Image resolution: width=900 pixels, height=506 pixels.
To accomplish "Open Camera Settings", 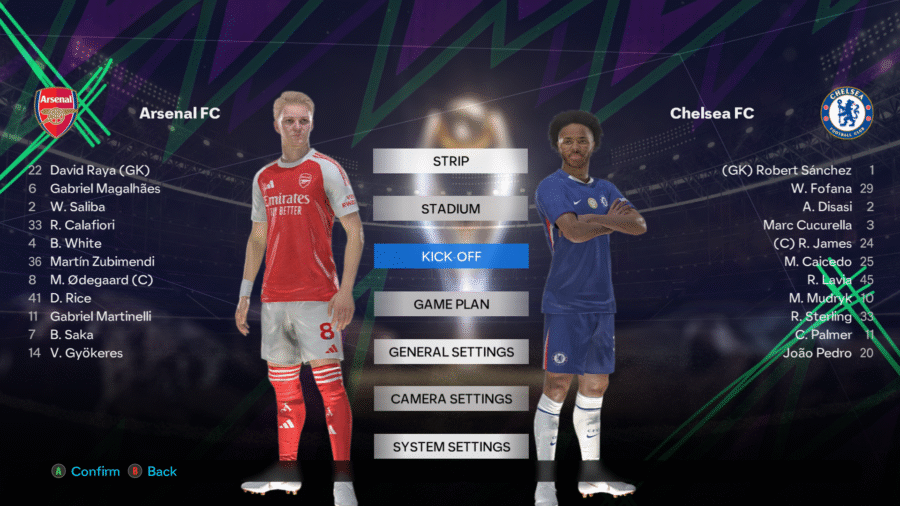I will coord(450,399).
